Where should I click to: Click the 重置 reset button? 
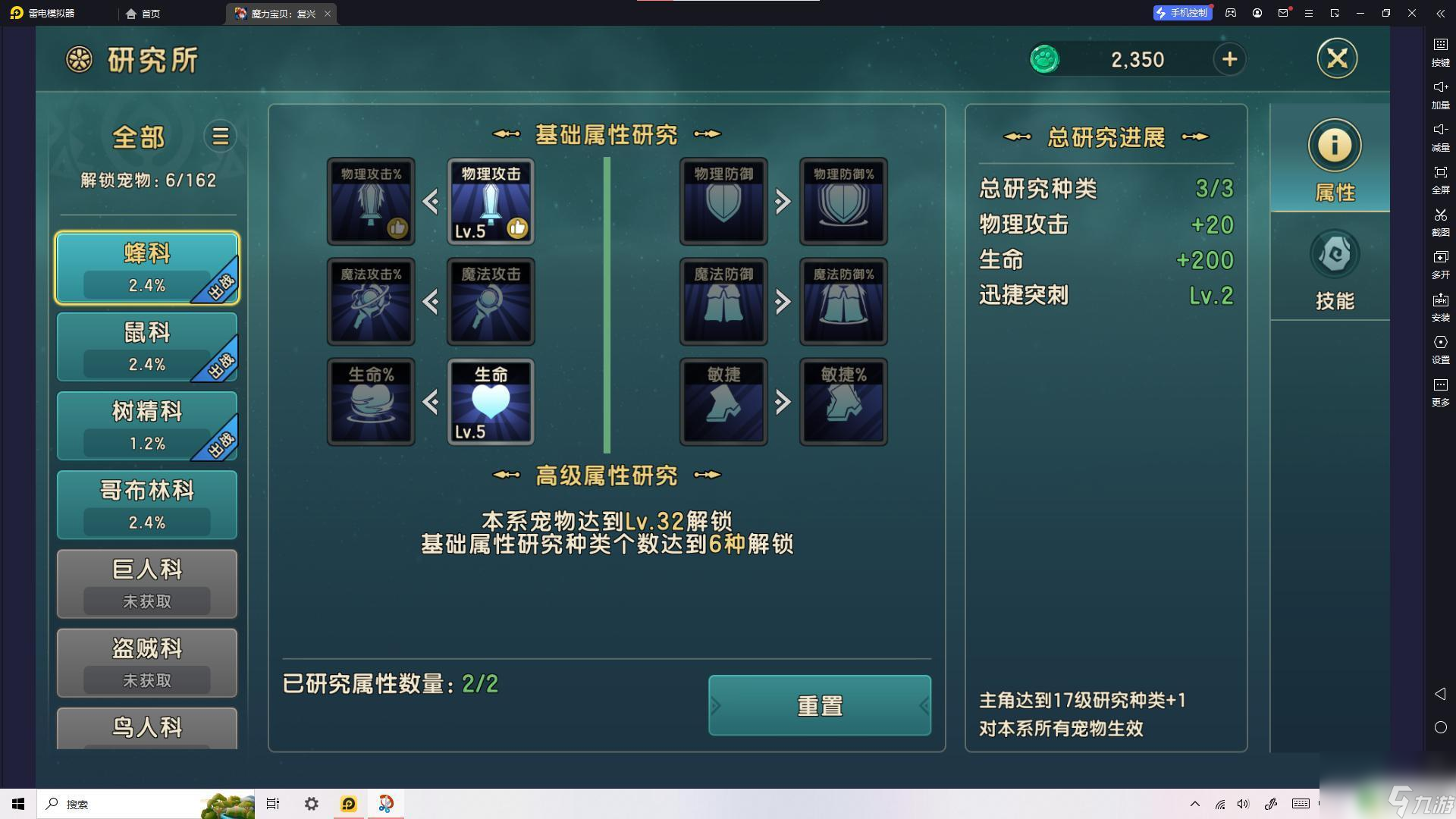point(819,705)
